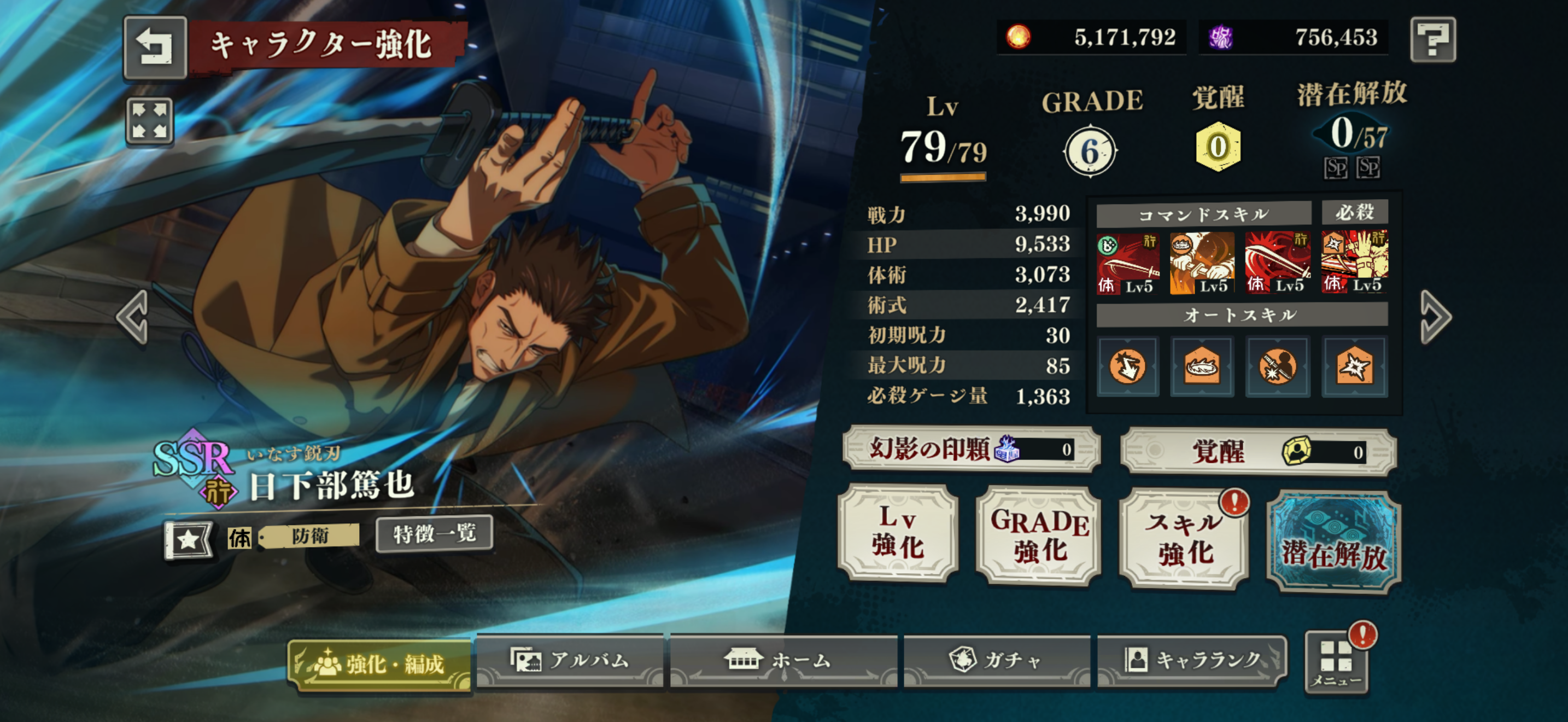Go to ホーム home tab

tap(783, 661)
